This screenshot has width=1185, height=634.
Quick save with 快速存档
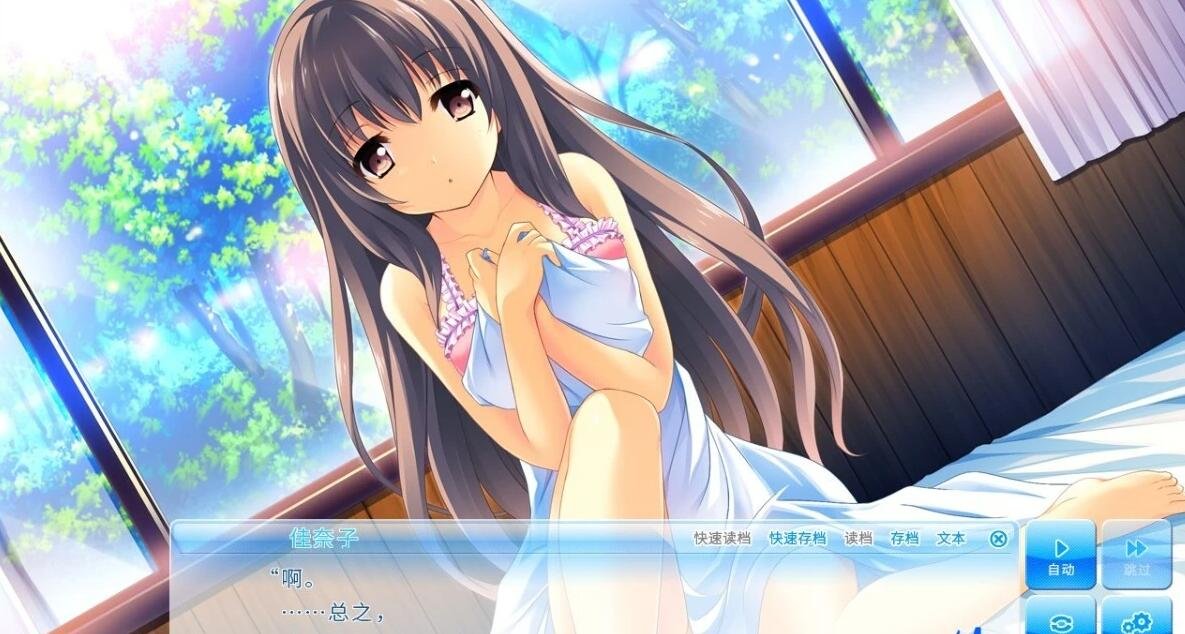click(x=797, y=538)
